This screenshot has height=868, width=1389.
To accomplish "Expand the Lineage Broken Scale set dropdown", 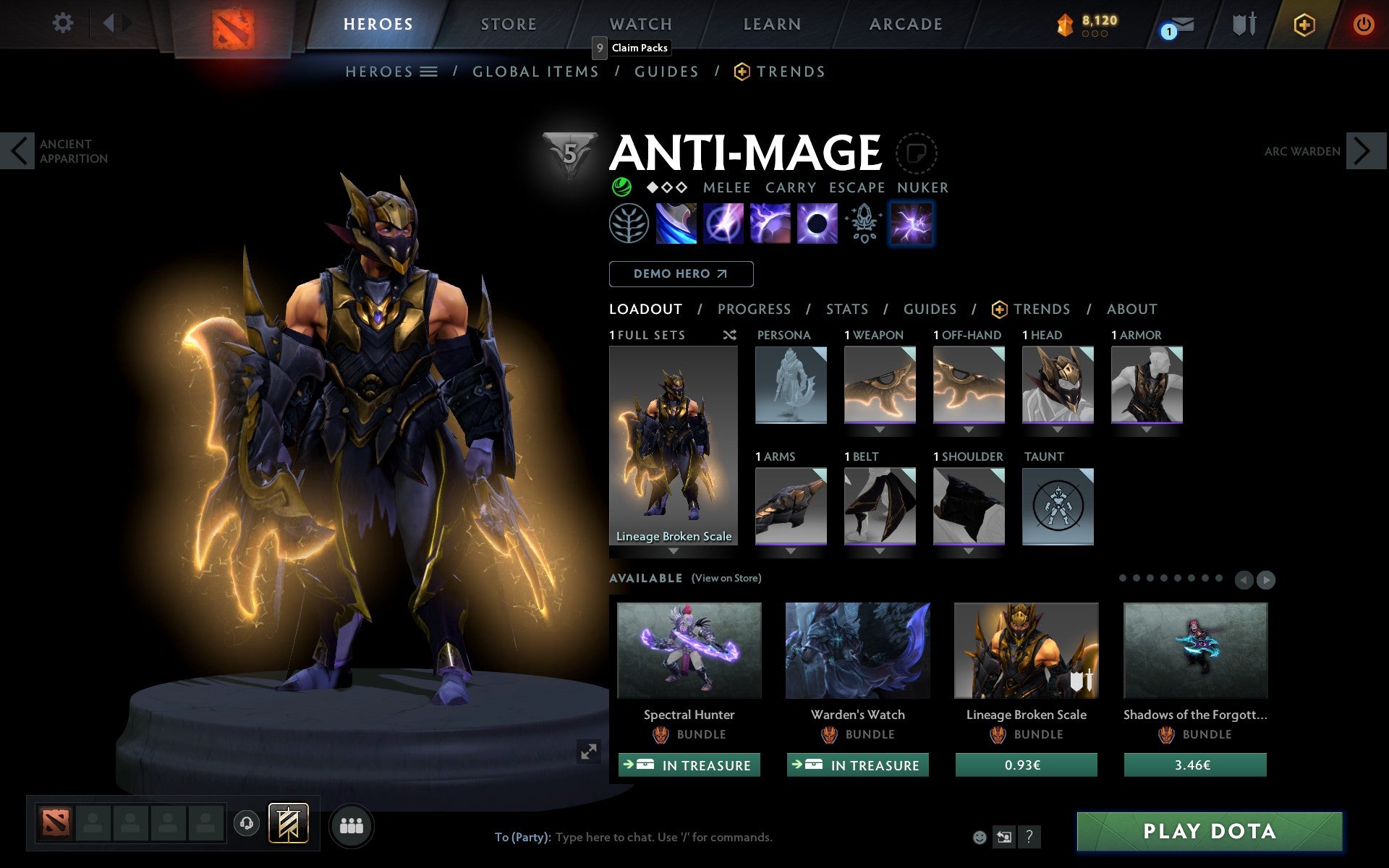I will [x=674, y=550].
